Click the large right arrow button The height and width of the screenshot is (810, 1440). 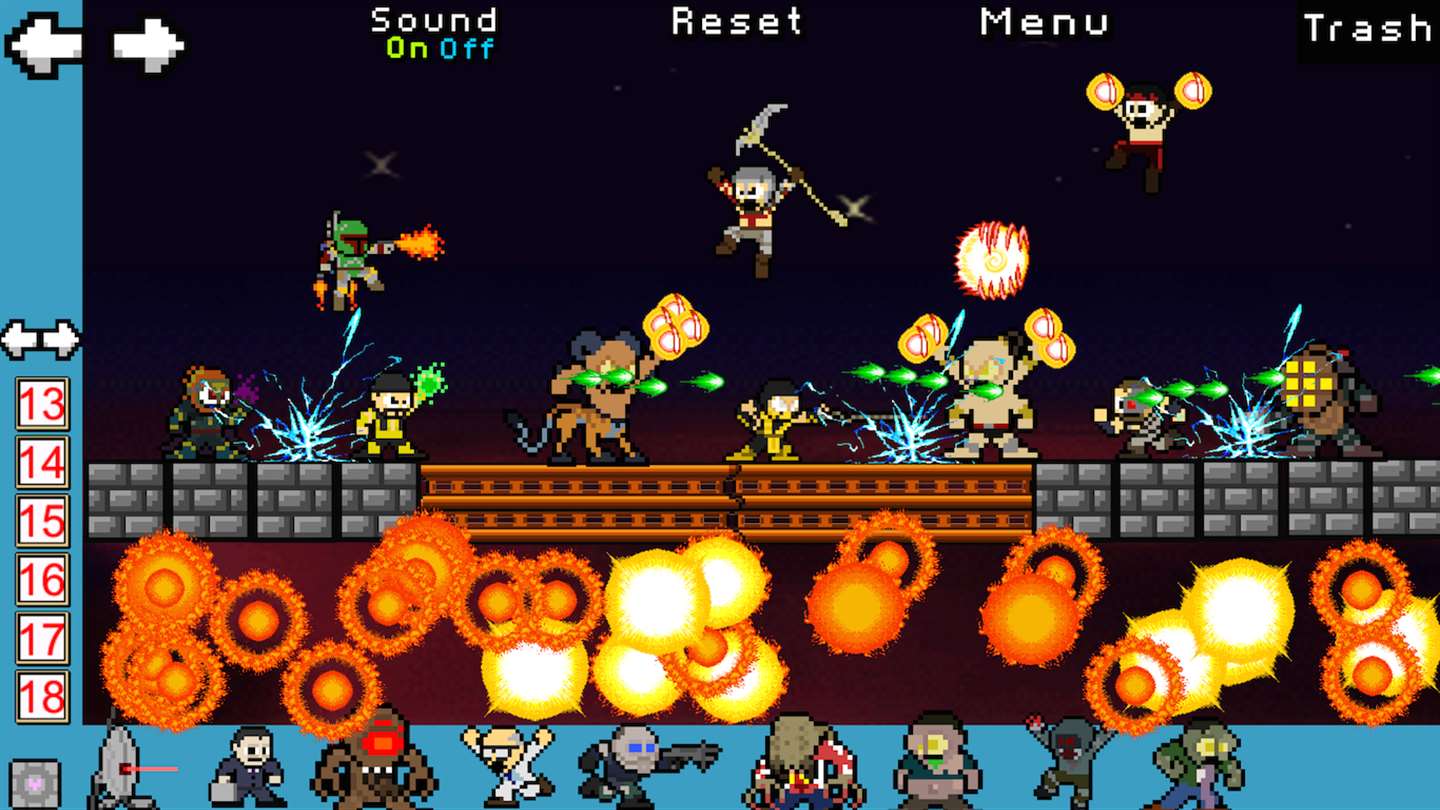pos(148,45)
